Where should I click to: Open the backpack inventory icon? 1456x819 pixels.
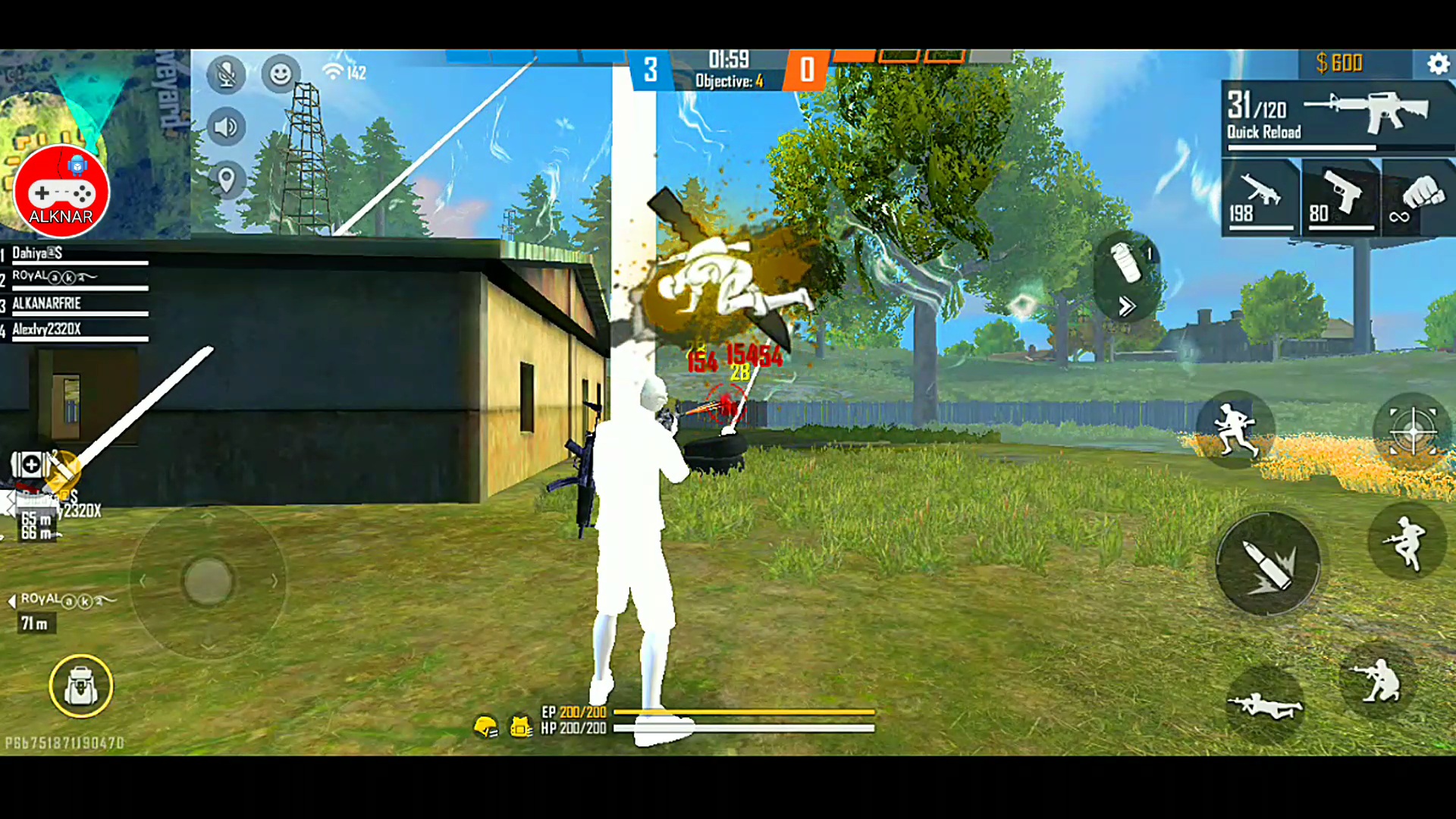click(x=81, y=686)
